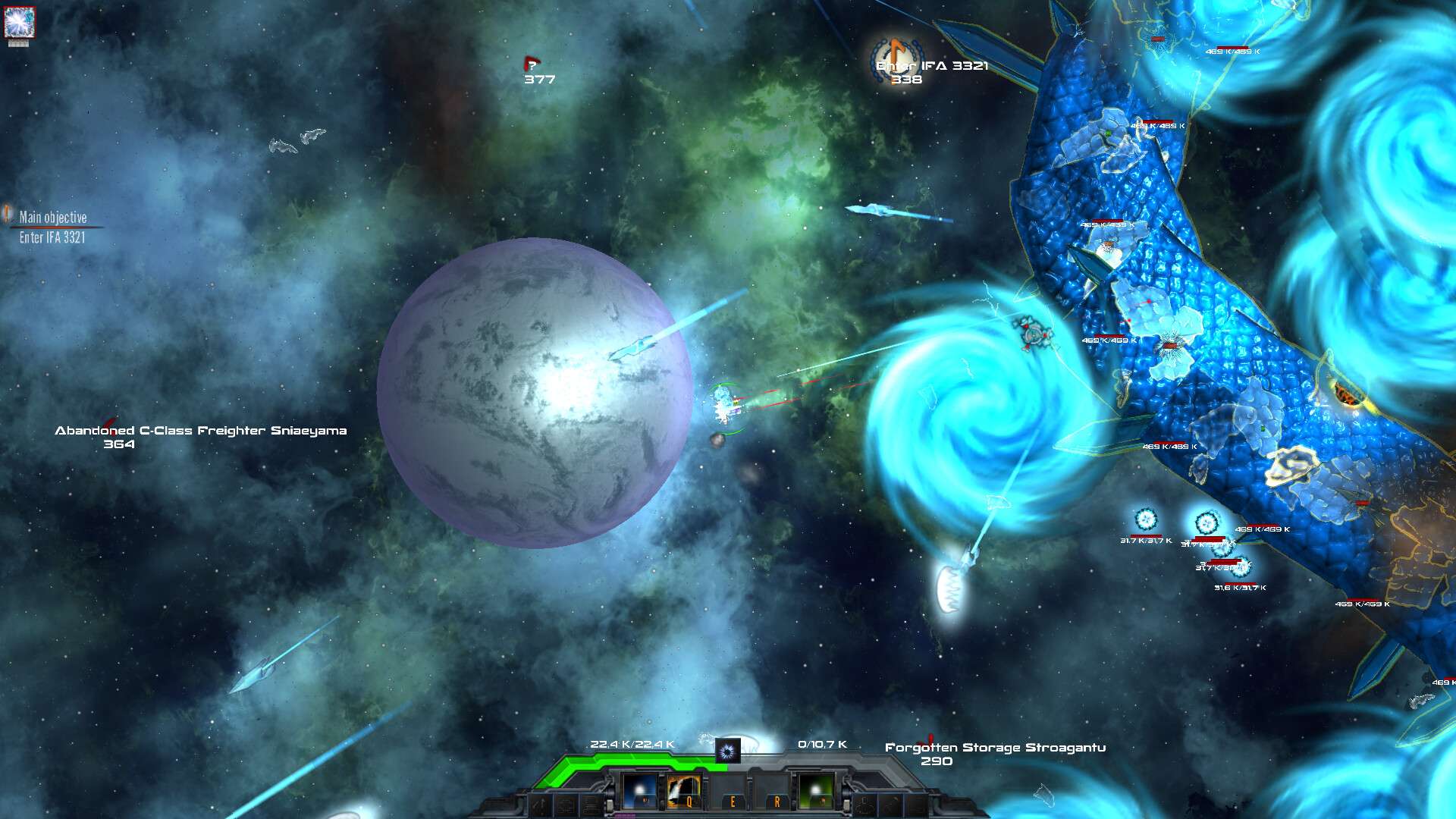This screenshot has height=819, width=1456.
Task: Click the red flag marker labeled 377
Action: point(533,66)
